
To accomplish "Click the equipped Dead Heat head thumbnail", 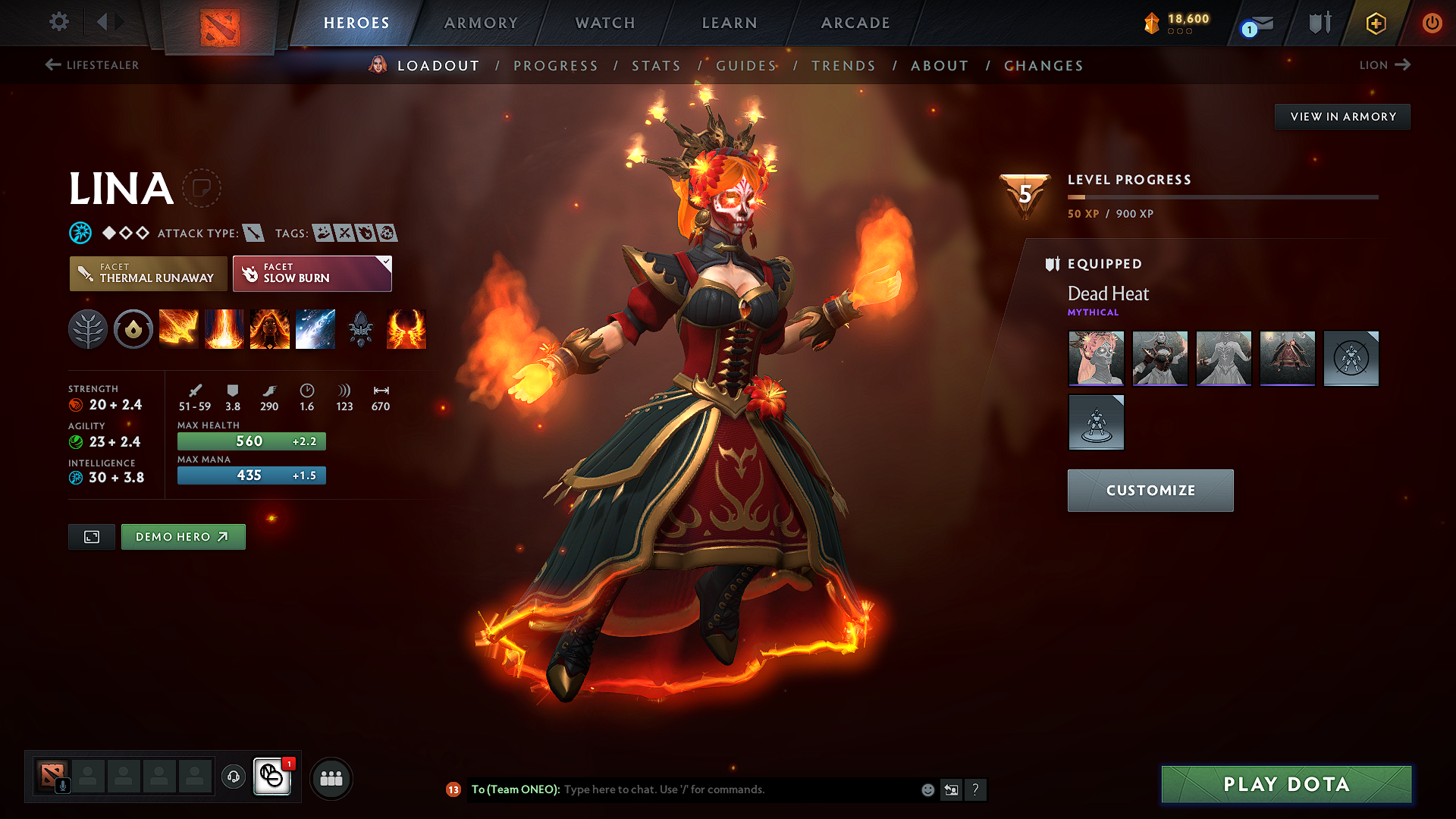I will [1096, 359].
